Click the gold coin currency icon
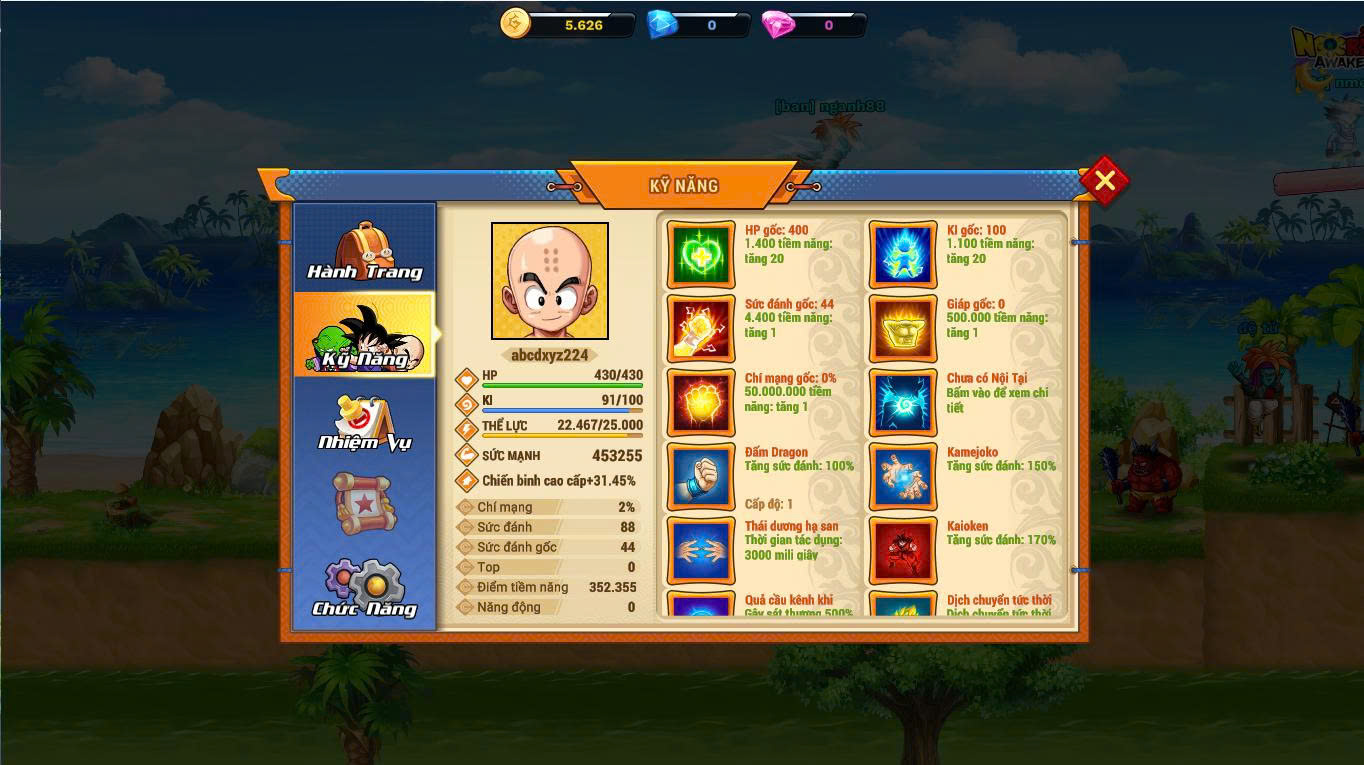The image size is (1364, 765). [x=515, y=24]
